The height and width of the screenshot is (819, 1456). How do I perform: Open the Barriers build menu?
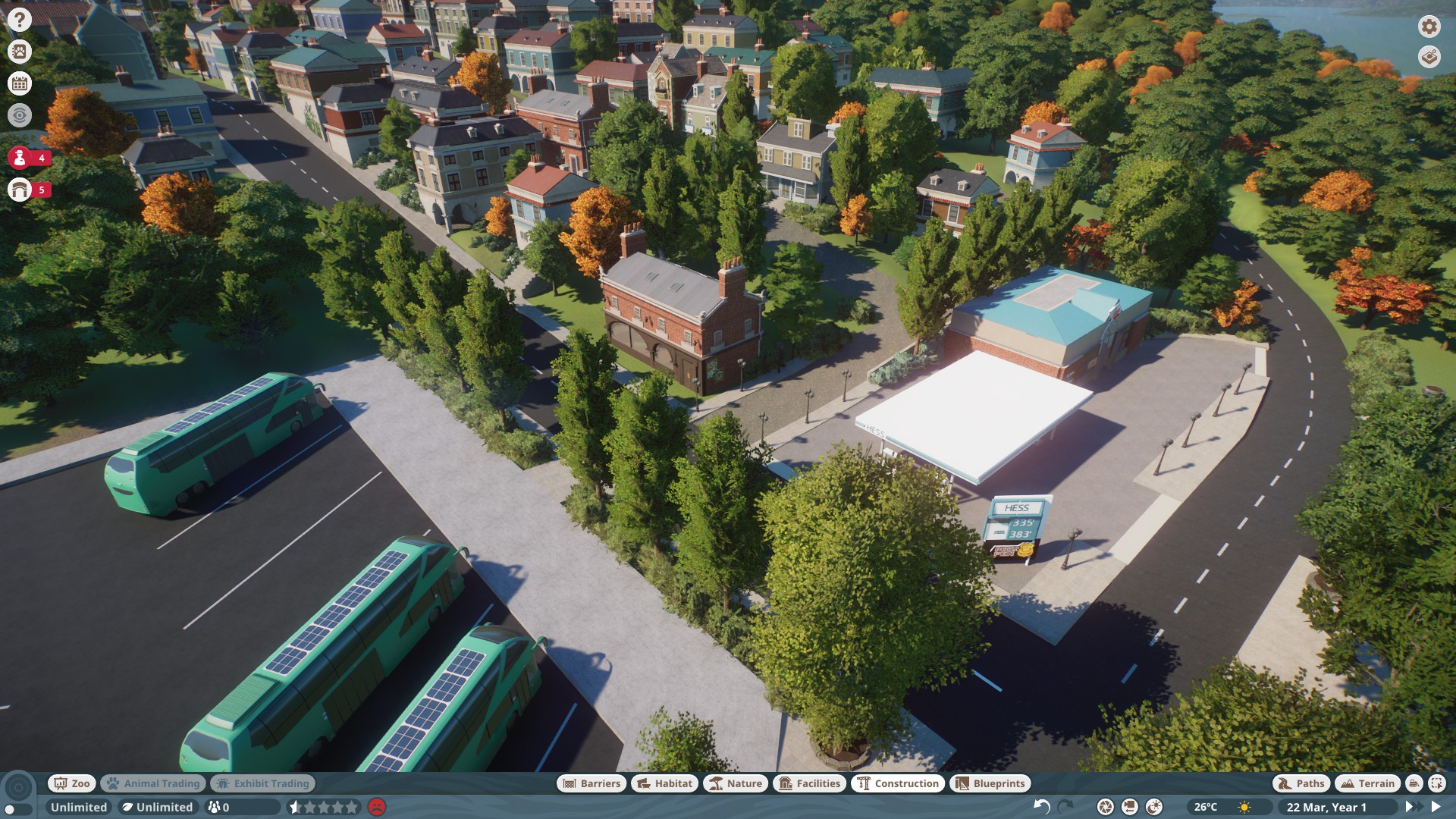tap(591, 783)
